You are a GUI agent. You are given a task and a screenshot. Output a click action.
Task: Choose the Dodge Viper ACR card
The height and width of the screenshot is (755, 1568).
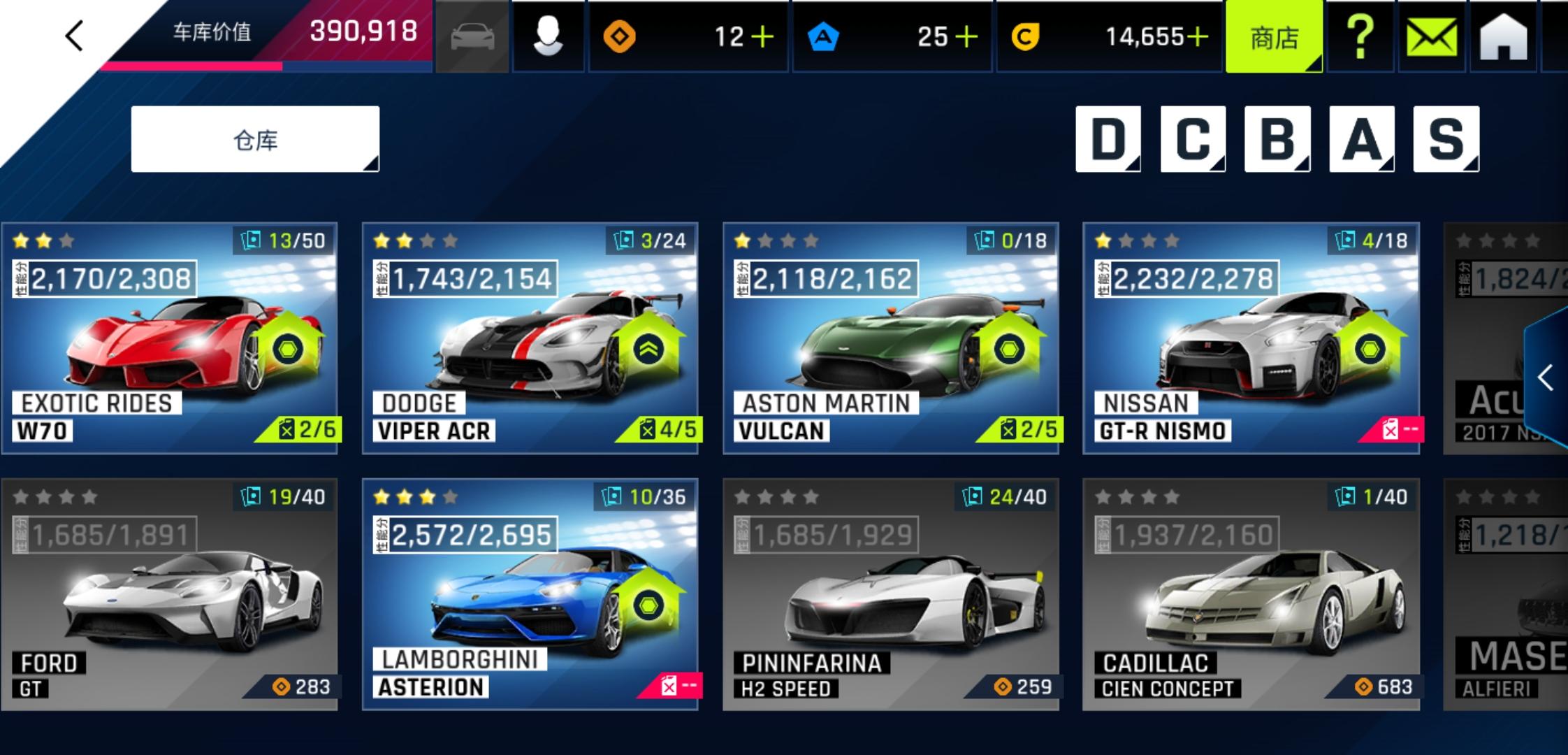(530, 338)
